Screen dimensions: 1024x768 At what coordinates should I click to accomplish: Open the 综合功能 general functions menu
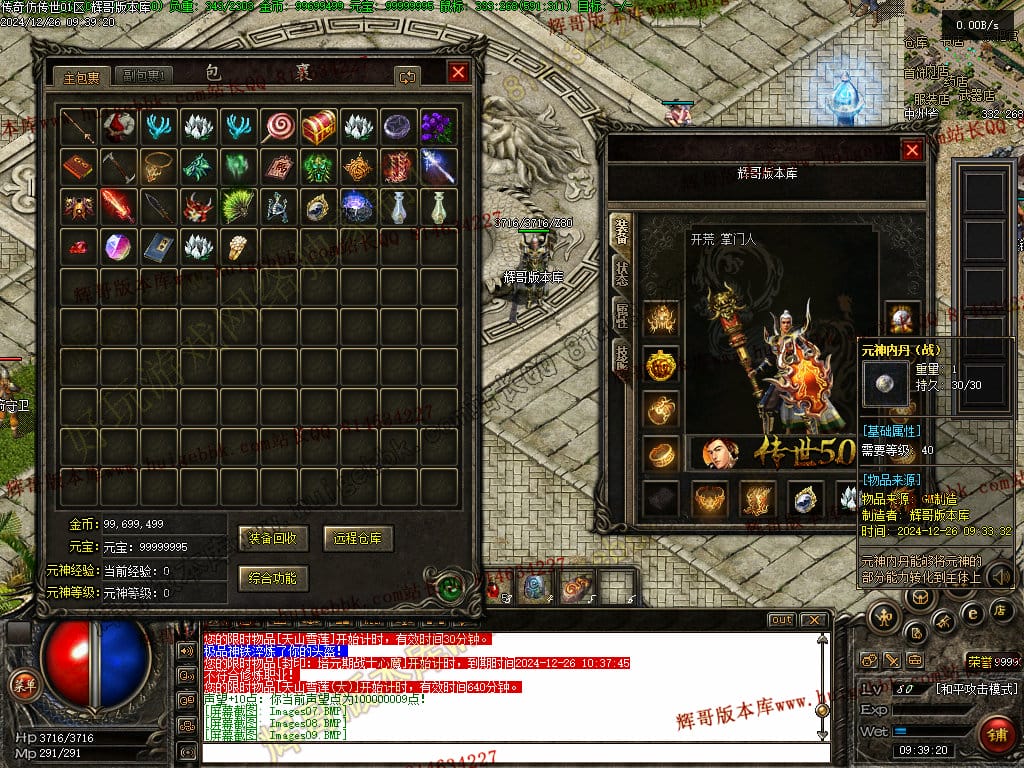pyautogui.click(x=273, y=578)
